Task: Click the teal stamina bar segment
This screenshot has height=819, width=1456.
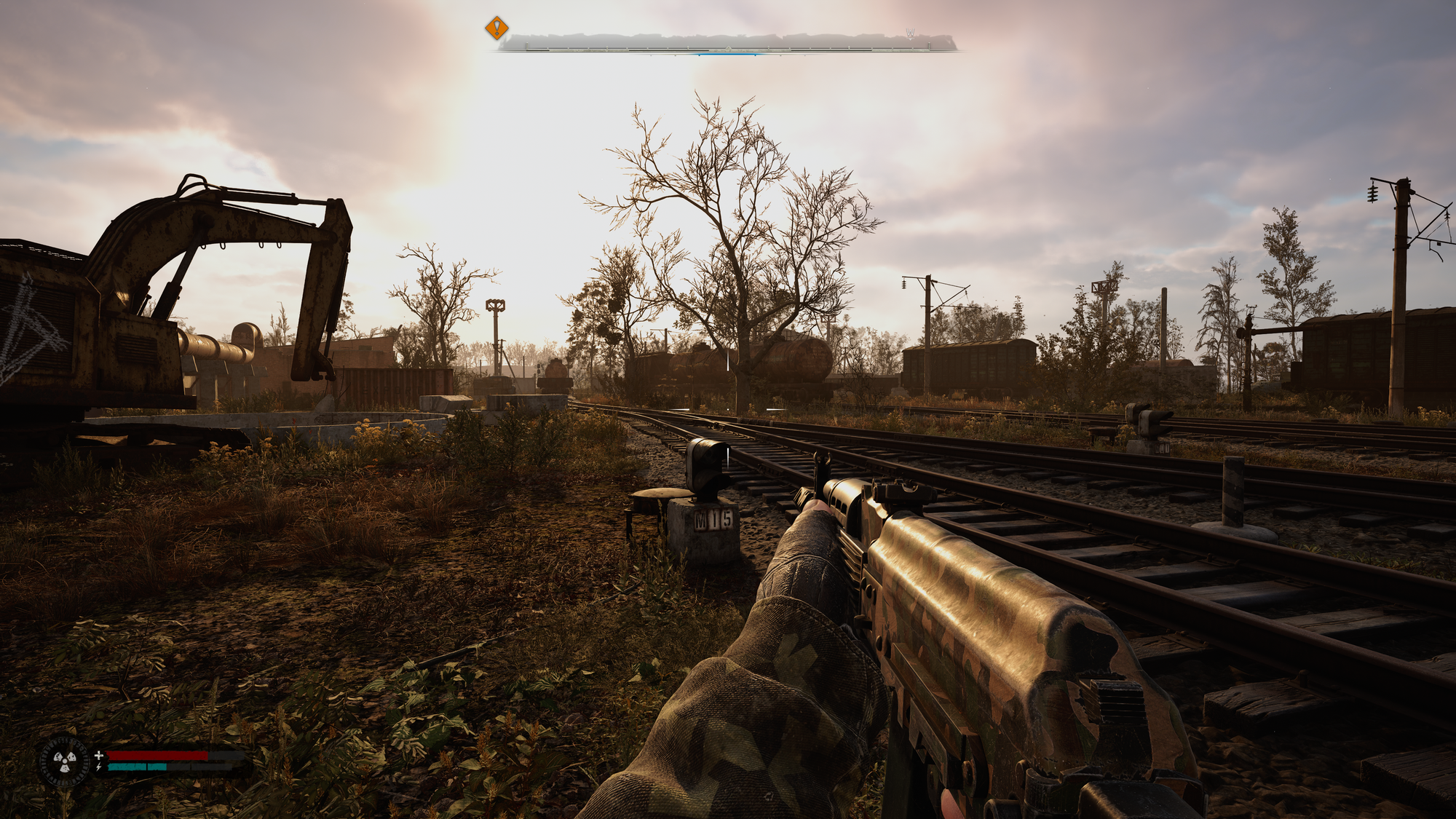Action: (138, 767)
